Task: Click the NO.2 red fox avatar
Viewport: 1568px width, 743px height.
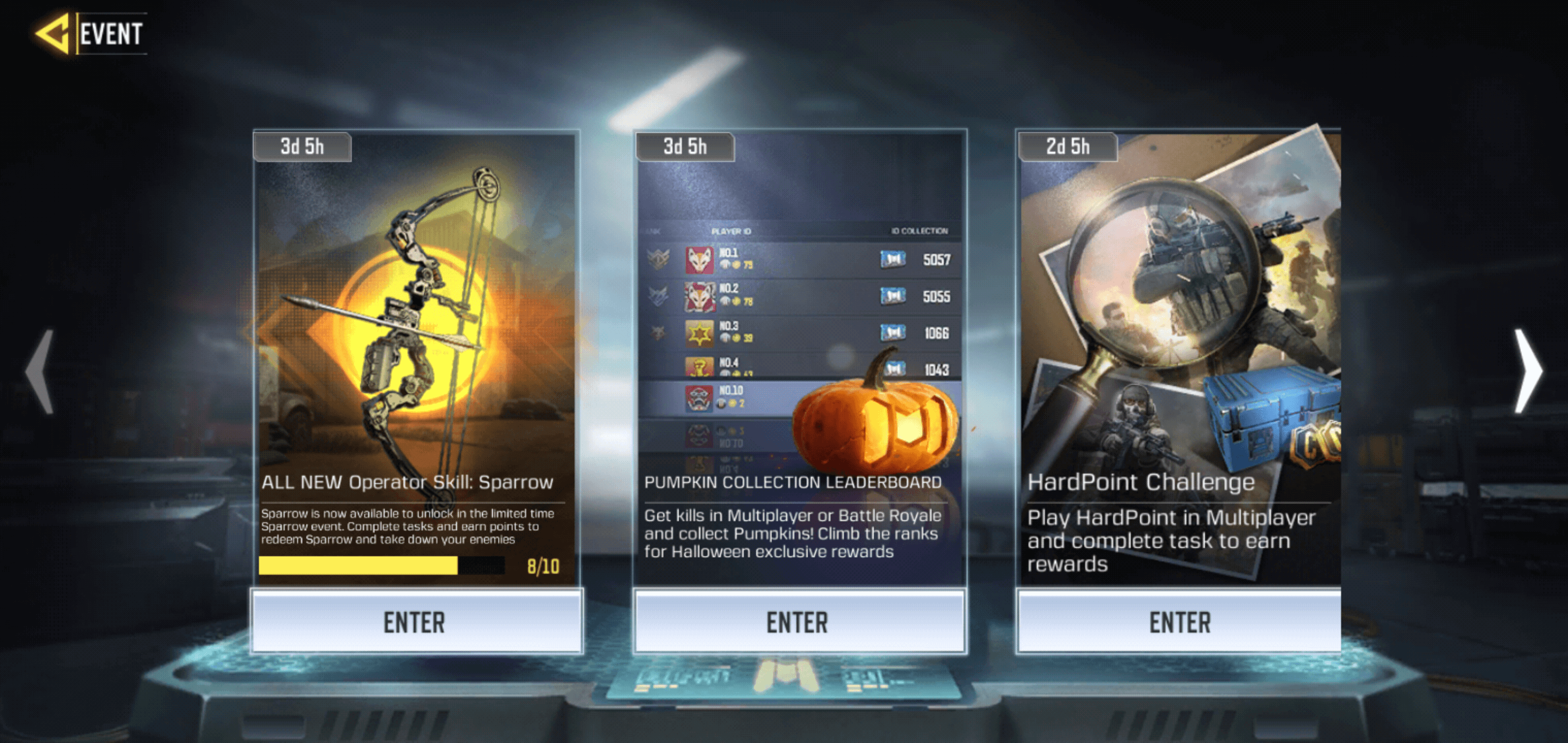Action: coord(699,297)
